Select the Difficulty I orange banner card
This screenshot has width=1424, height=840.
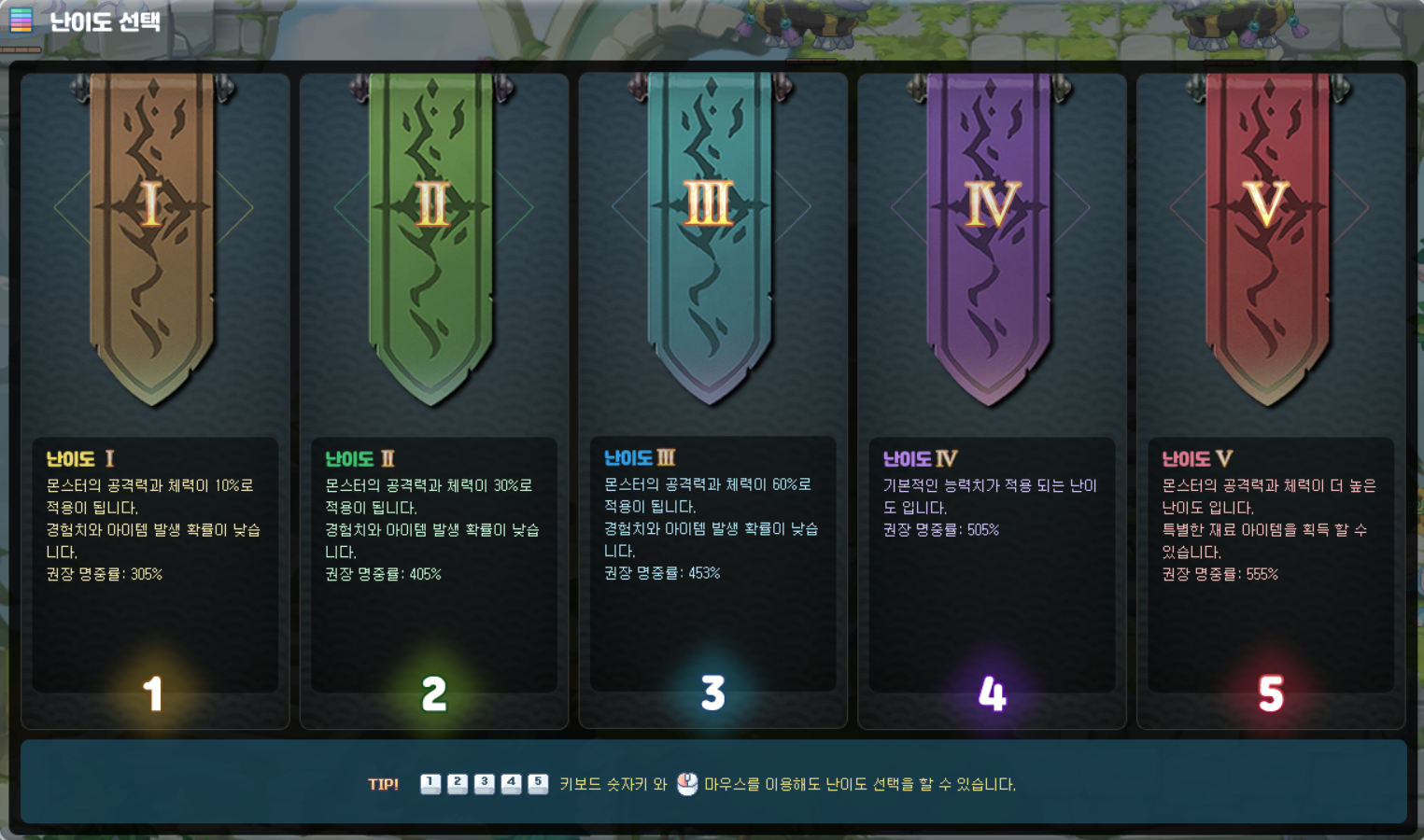153,243
